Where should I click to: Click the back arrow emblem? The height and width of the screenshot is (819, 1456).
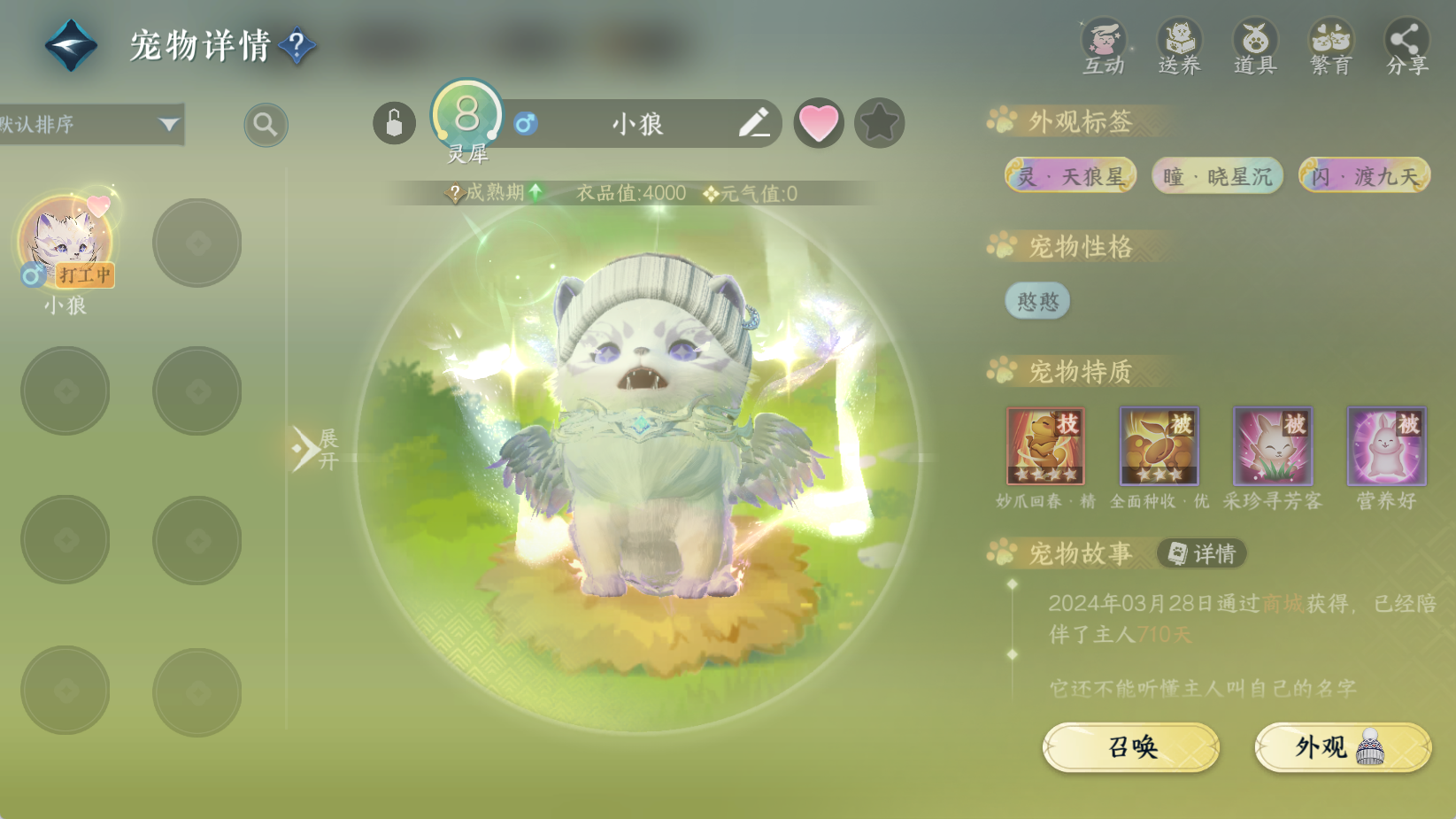click(71, 45)
